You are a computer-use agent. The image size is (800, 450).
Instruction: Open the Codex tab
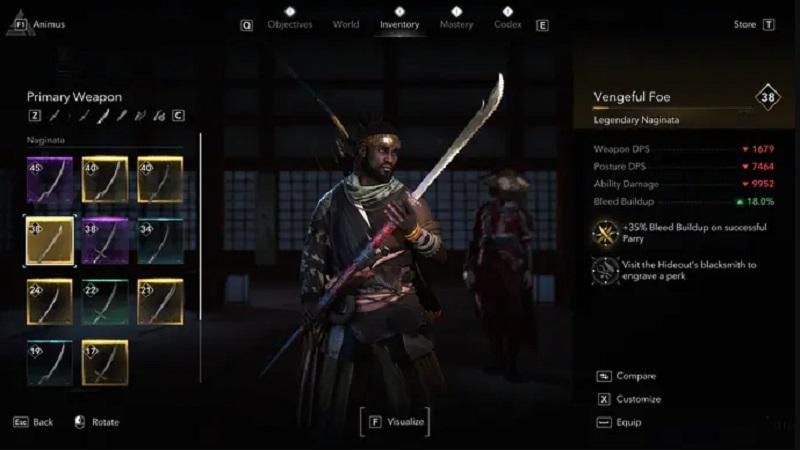508,24
